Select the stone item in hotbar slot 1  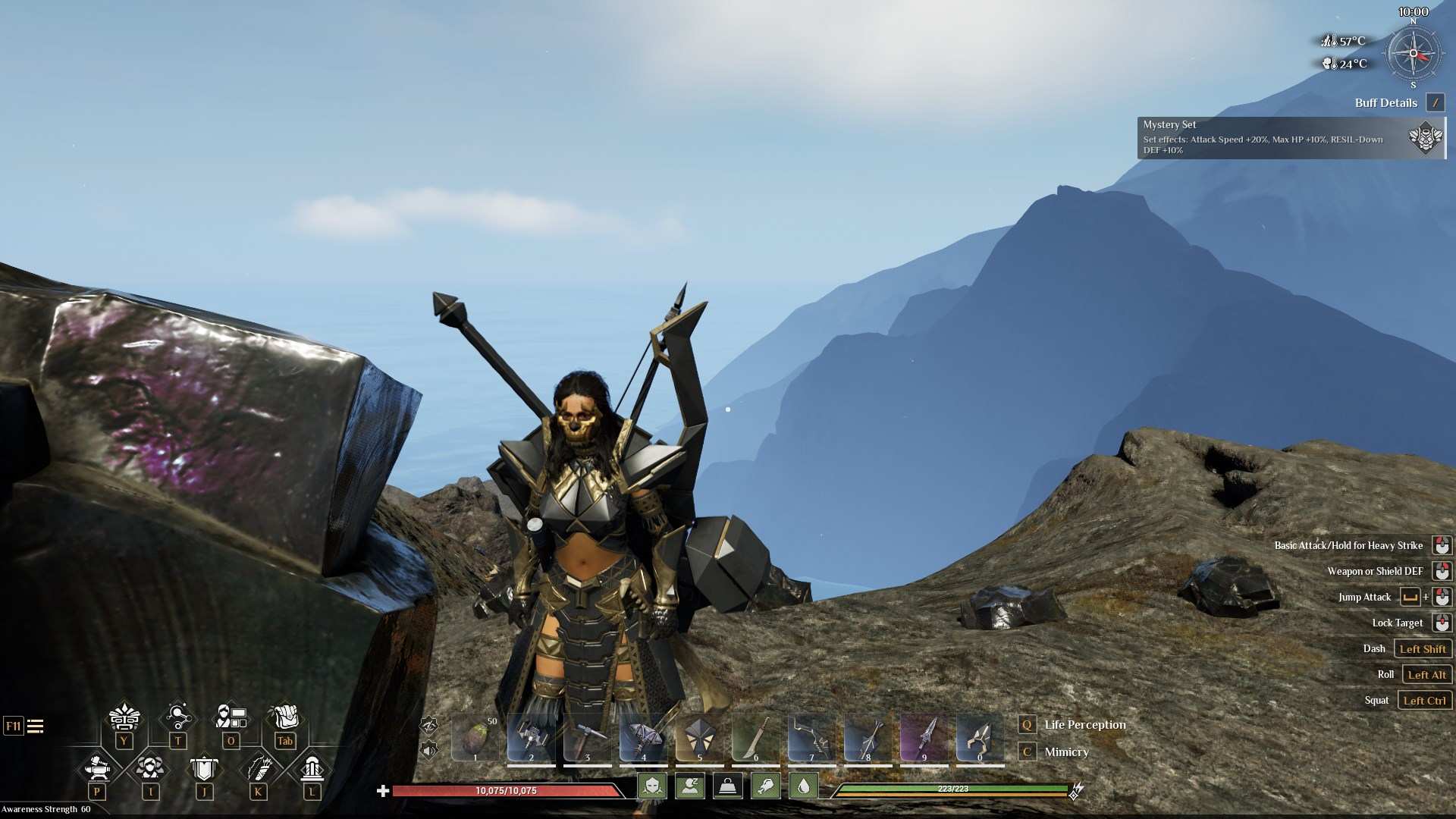click(x=475, y=737)
